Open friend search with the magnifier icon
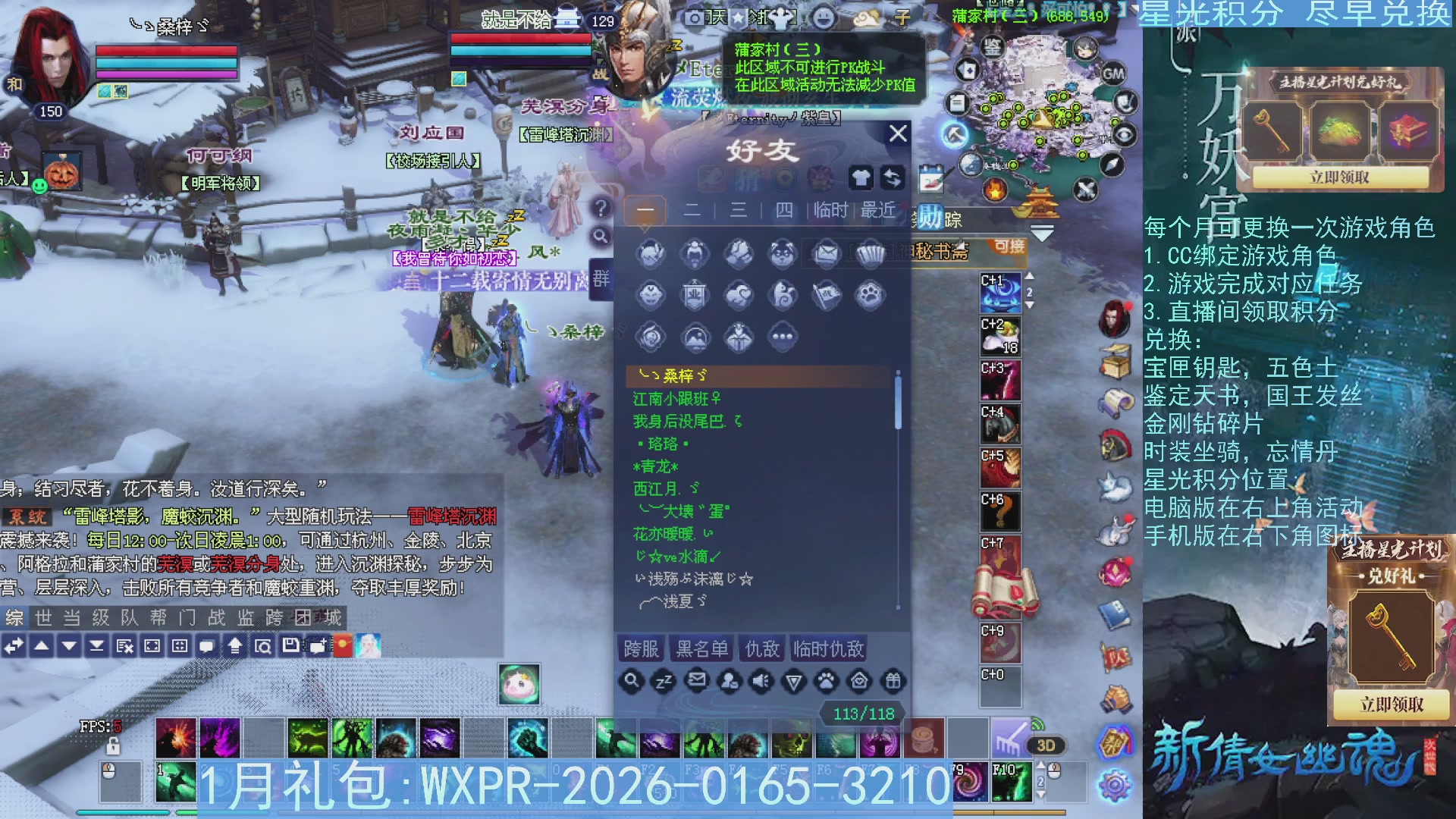1456x819 pixels. (x=631, y=681)
